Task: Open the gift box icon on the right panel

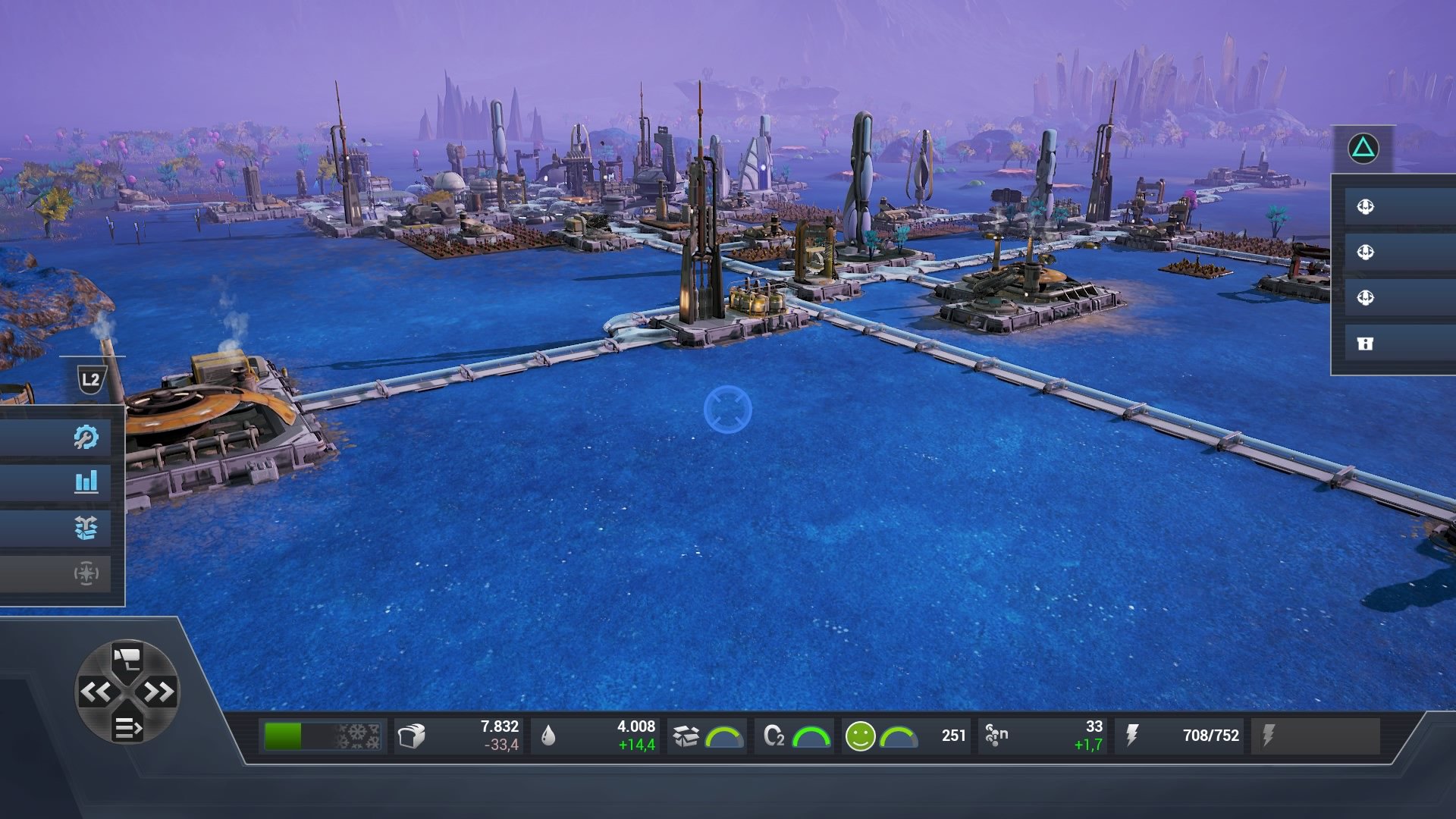Action: [x=1365, y=343]
